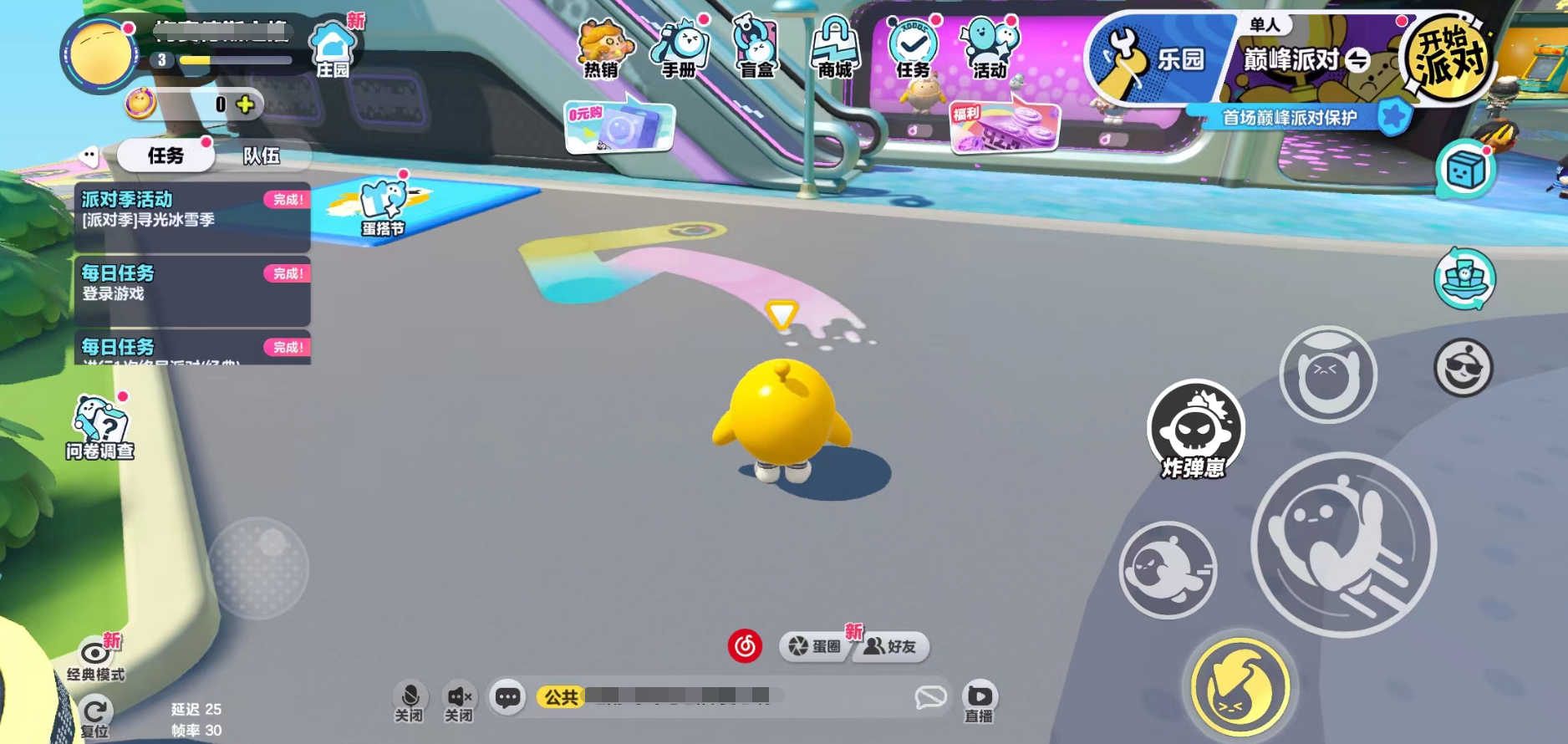This screenshot has height=744, width=1568.
Task: Open the 任务 checkmark icon in top bar
Action: click(x=913, y=48)
